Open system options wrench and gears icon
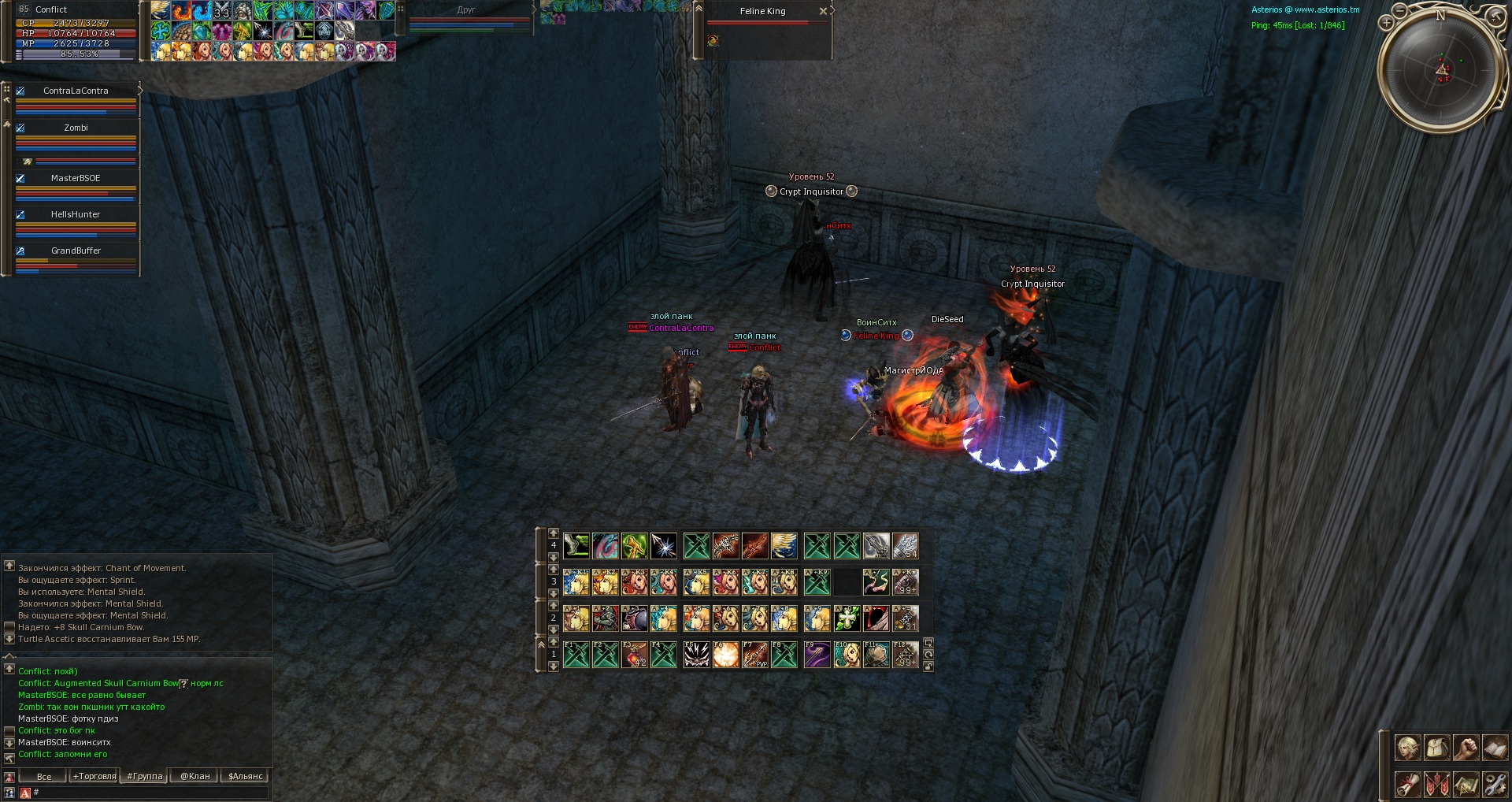 (1494, 784)
